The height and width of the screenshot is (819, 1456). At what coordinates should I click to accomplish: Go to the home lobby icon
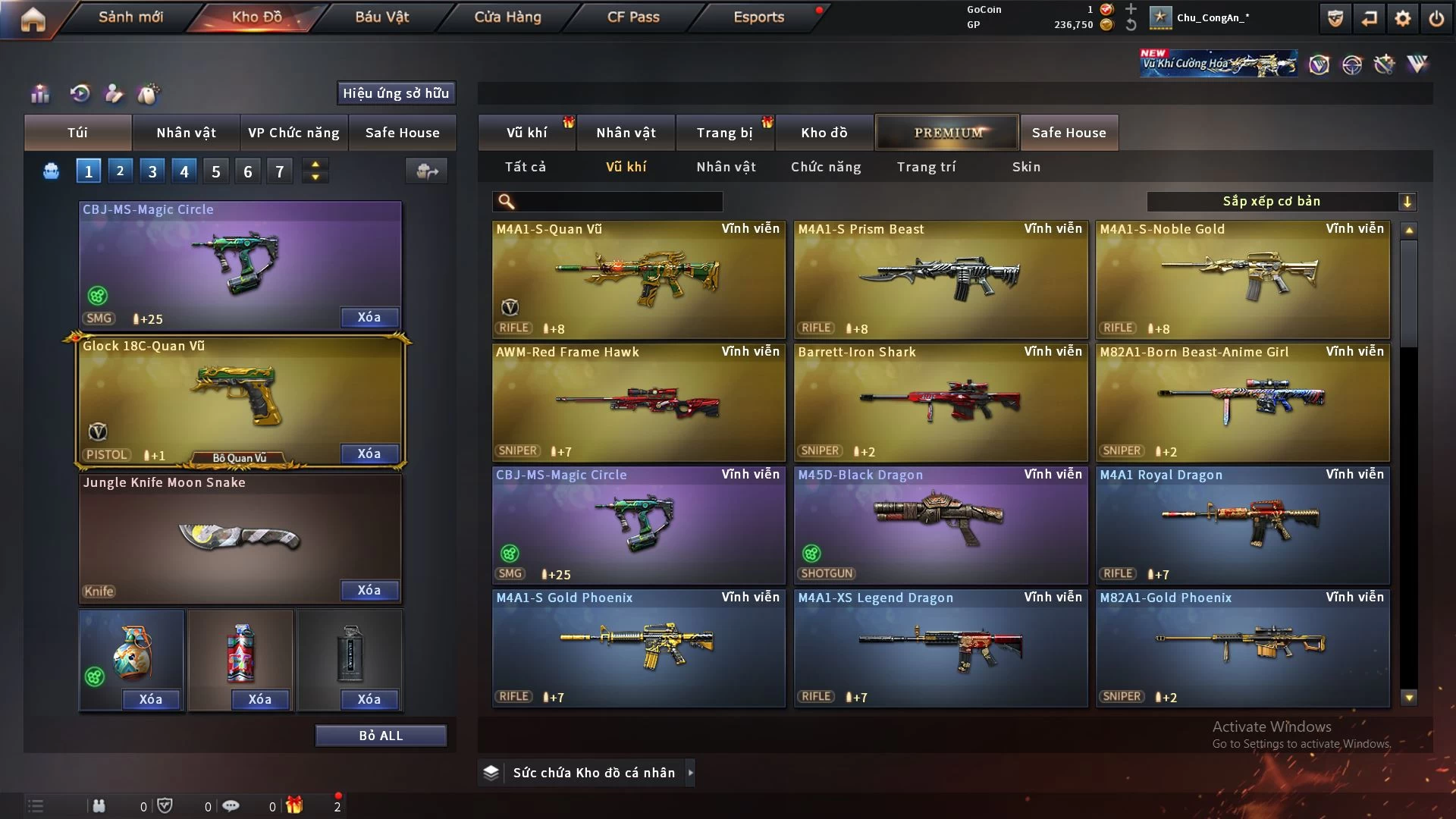[x=33, y=18]
